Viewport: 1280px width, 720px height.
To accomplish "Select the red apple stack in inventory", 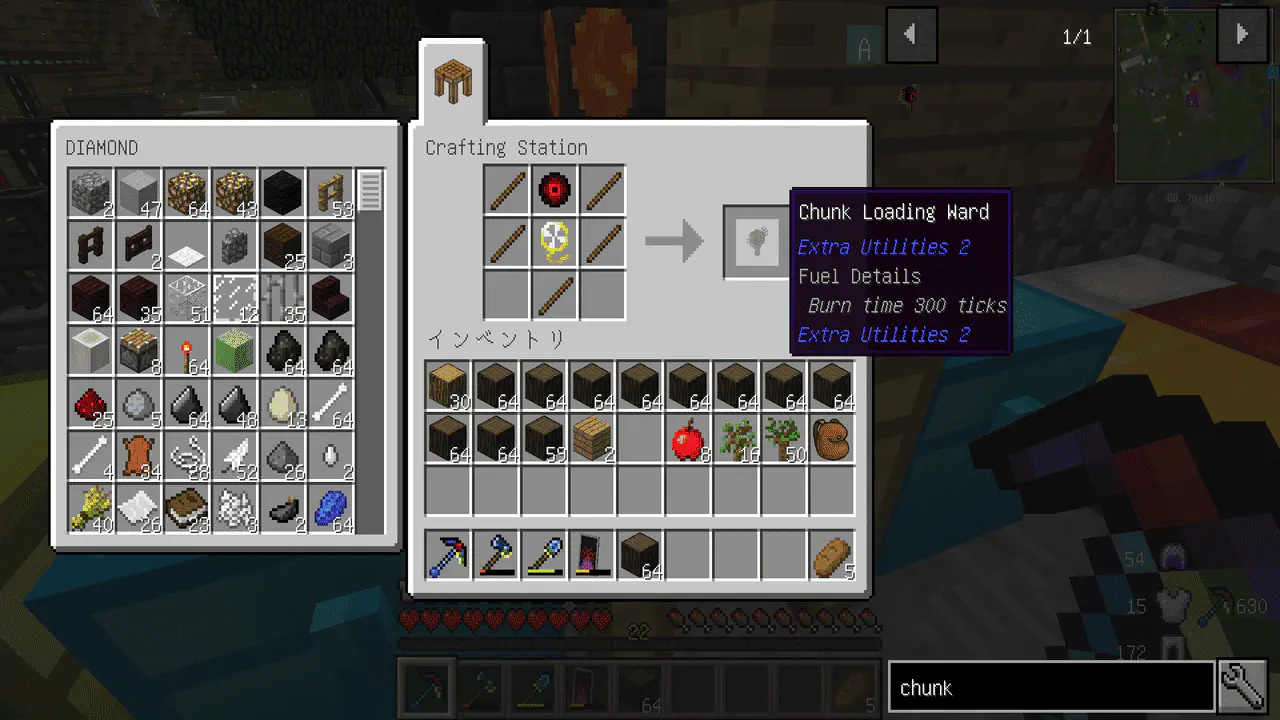I will (688, 440).
